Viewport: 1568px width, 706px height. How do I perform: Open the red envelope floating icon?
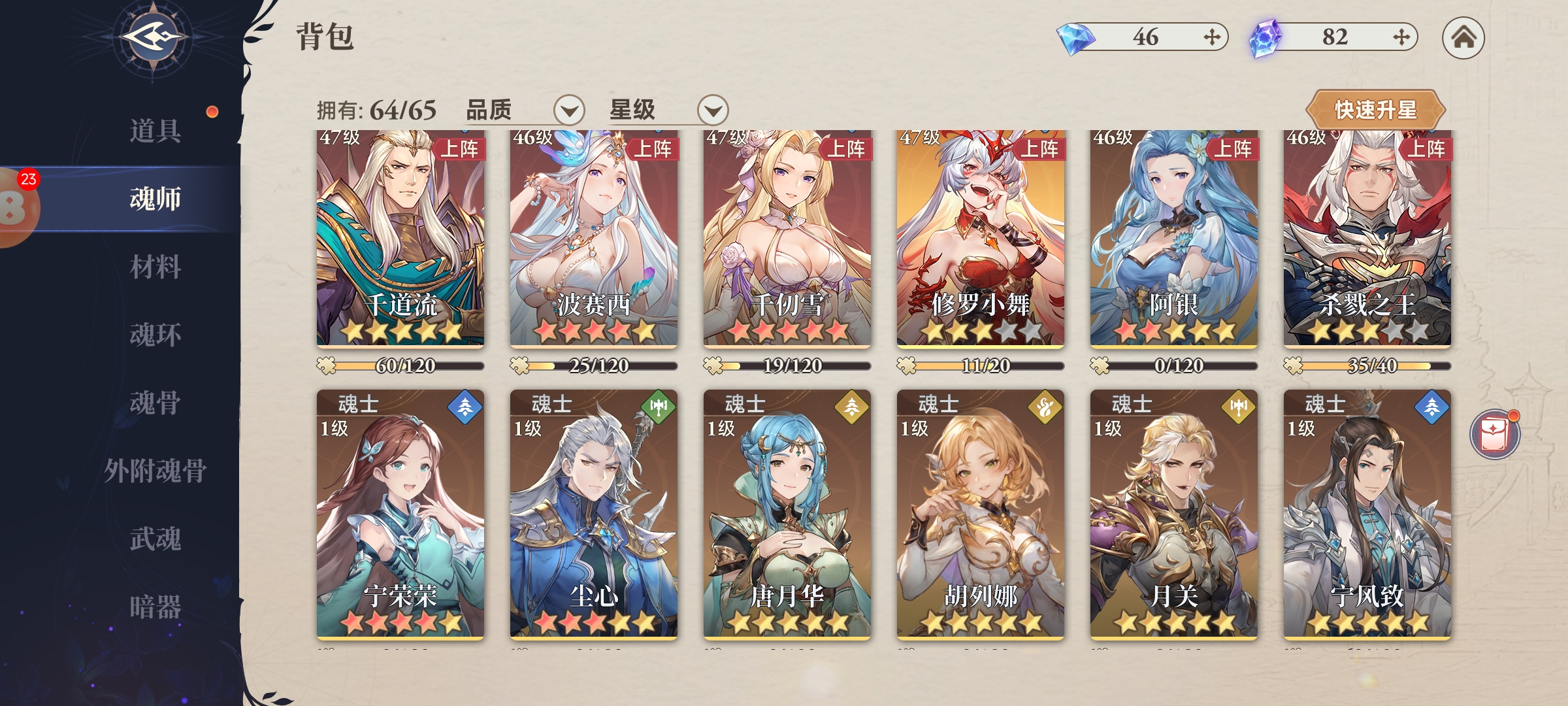click(x=1494, y=435)
